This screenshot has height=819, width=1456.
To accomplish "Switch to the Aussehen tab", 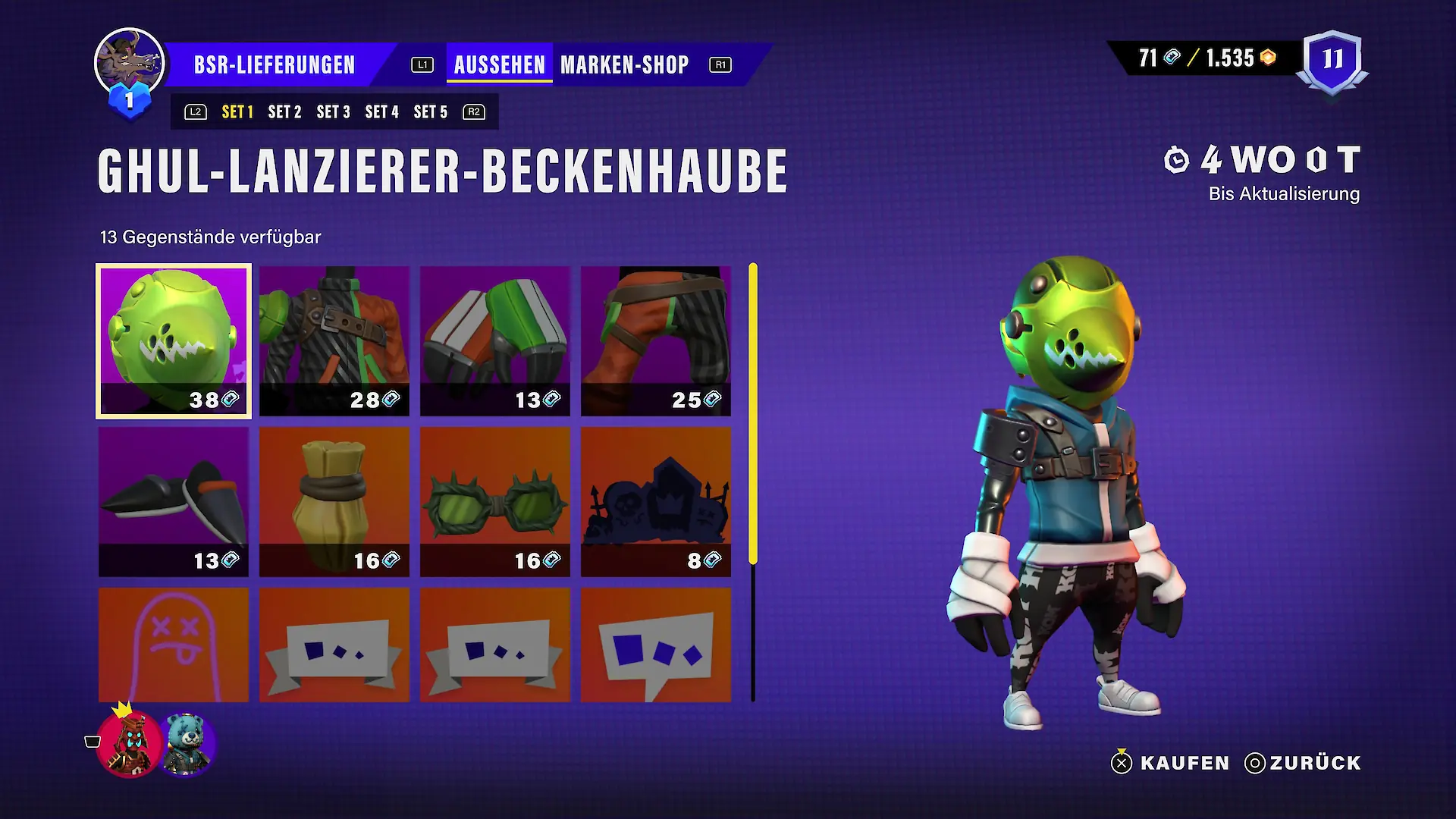I will (499, 65).
